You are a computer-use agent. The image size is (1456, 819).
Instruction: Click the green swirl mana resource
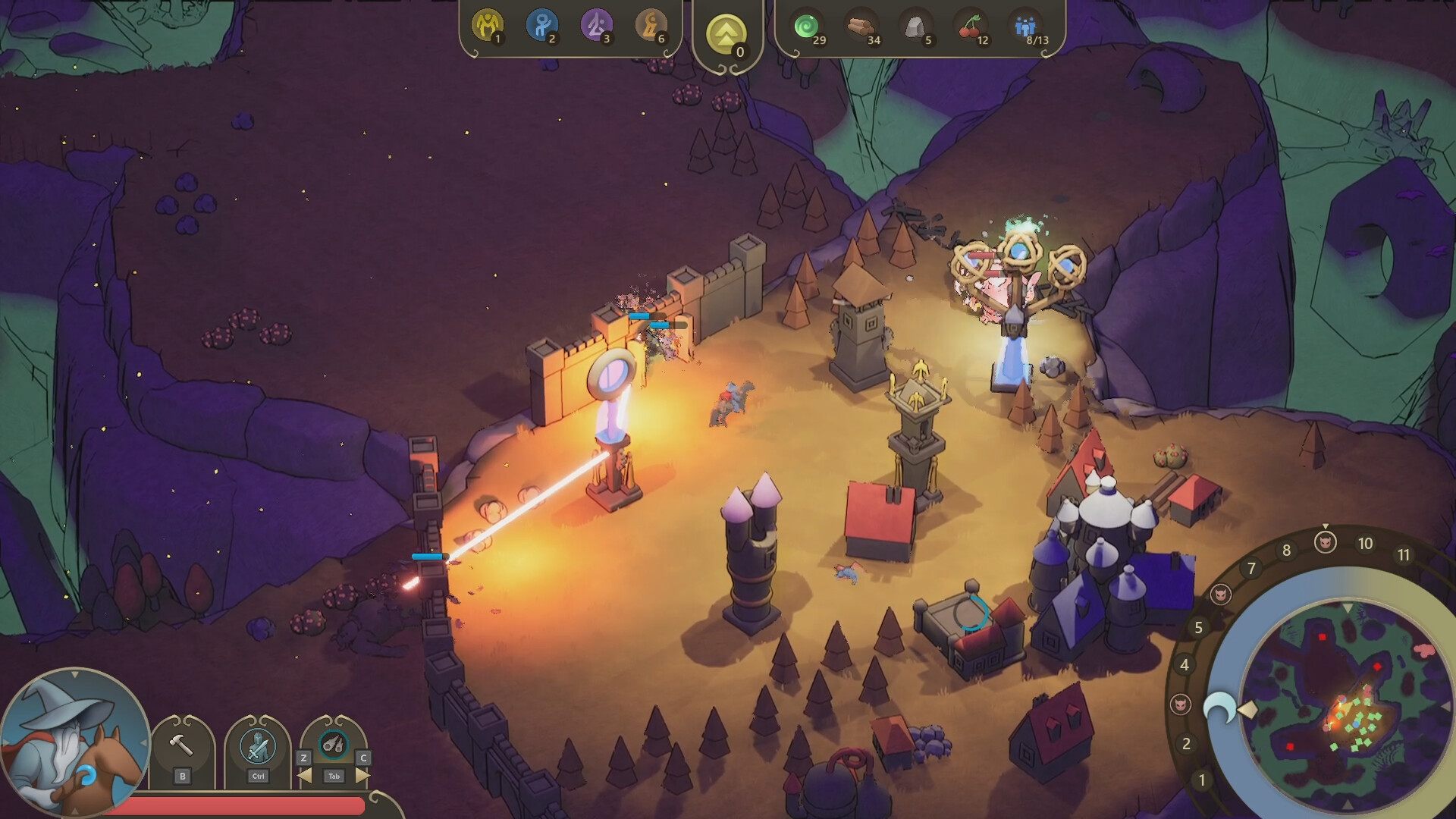point(806,27)
